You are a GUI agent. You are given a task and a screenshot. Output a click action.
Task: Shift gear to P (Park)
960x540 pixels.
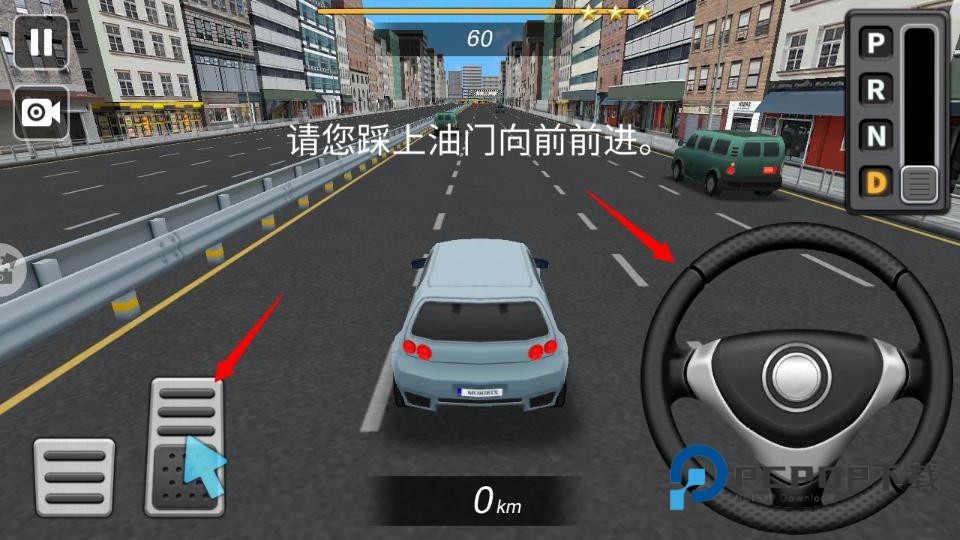(x=876, y=43)
